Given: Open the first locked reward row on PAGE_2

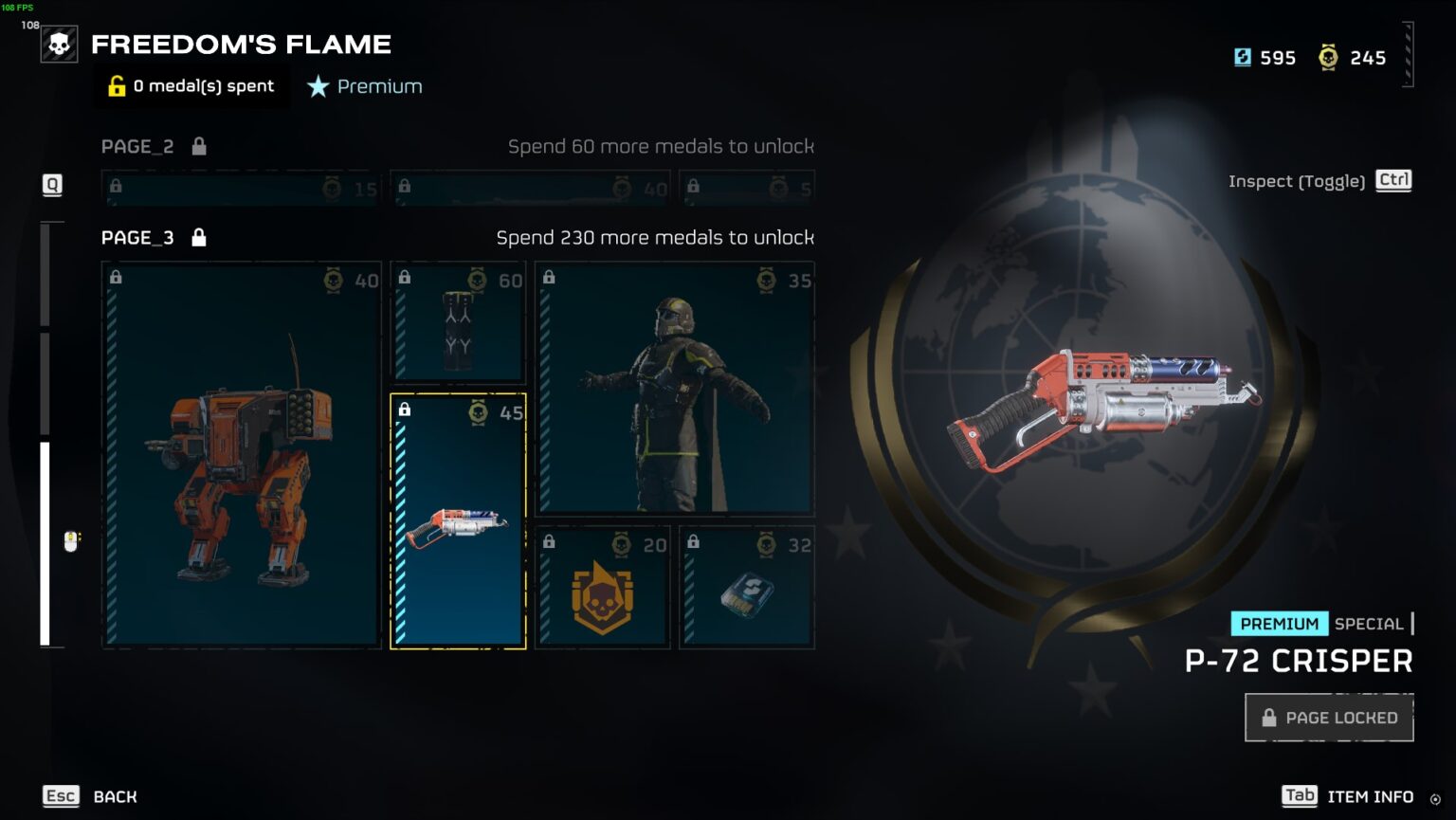Looking at the screenshot, I should (240, 188).
